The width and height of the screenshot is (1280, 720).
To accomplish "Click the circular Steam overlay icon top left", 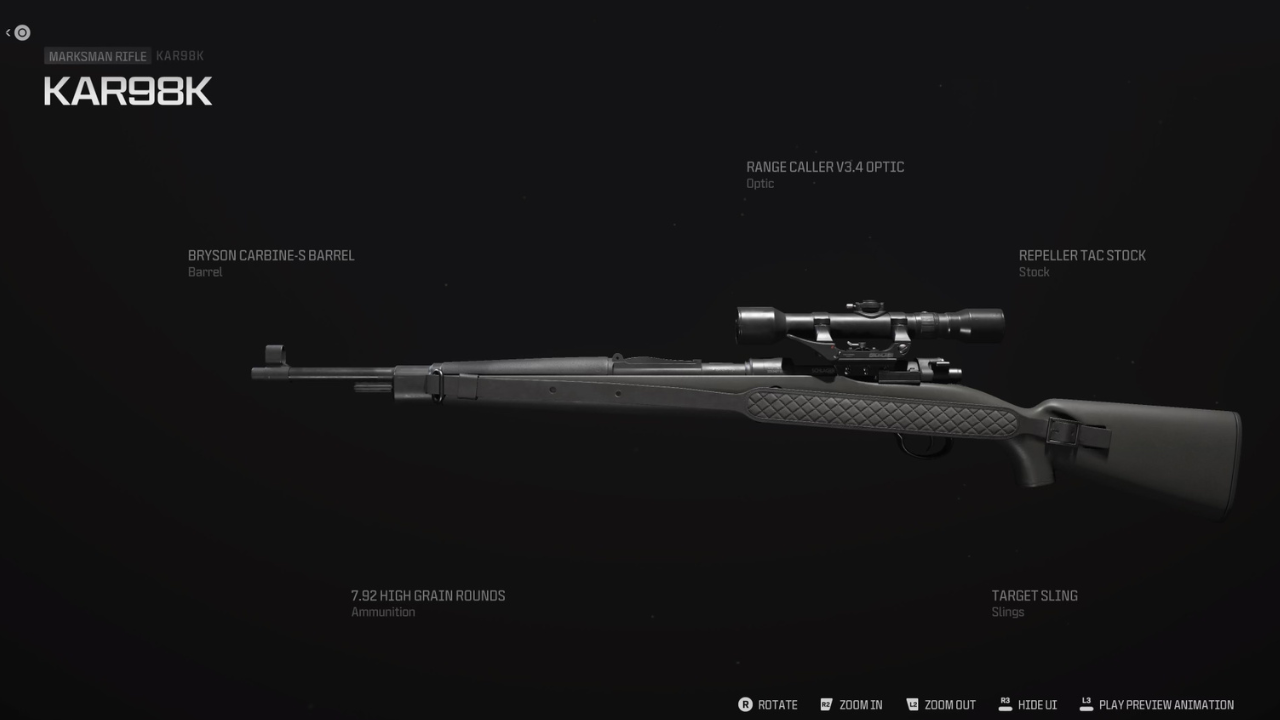I will 20,32.
